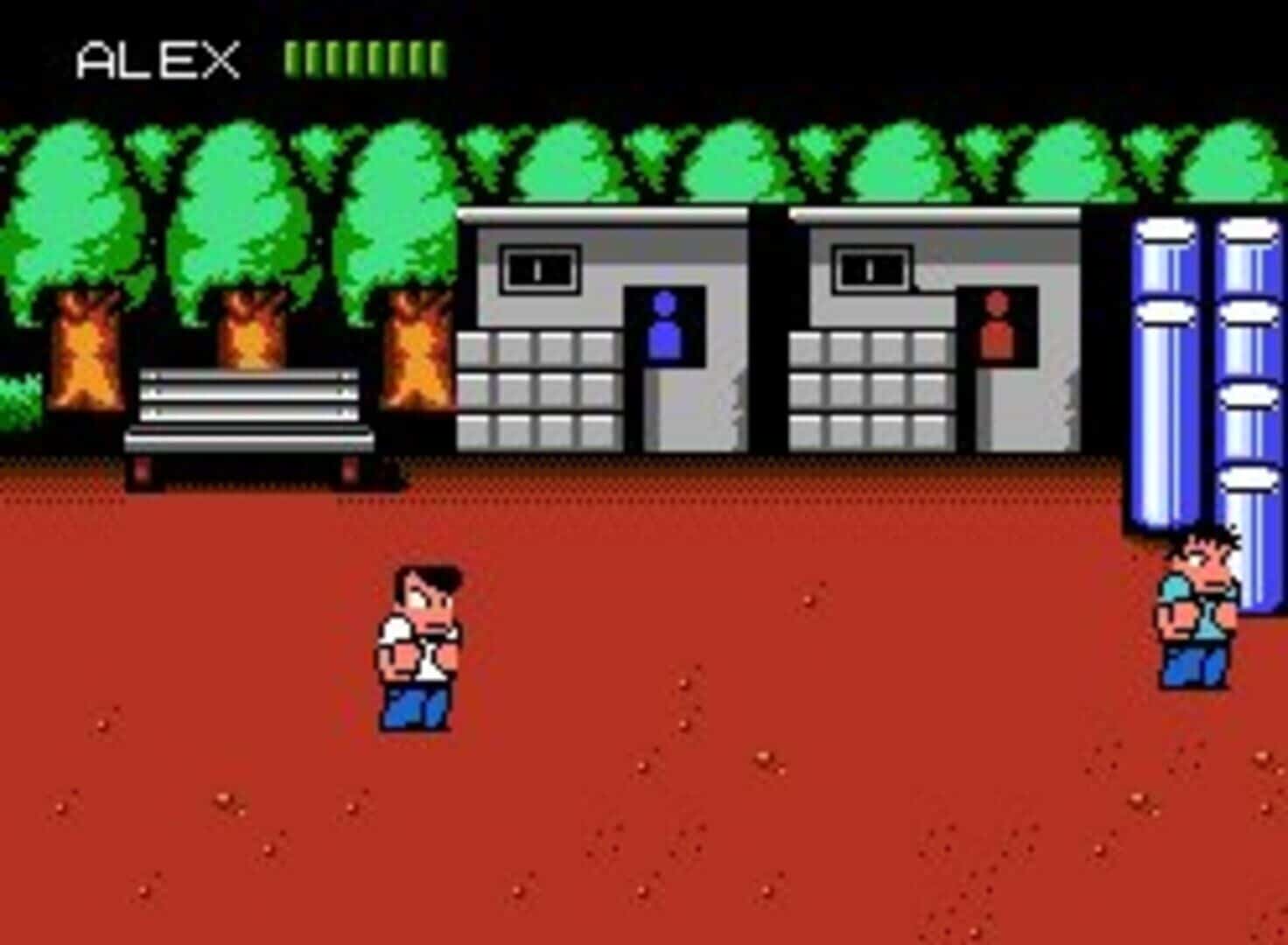Viewport: 1288px width, 945px height.
Task: Click the ALEX name label
Action: click(157, 57)
